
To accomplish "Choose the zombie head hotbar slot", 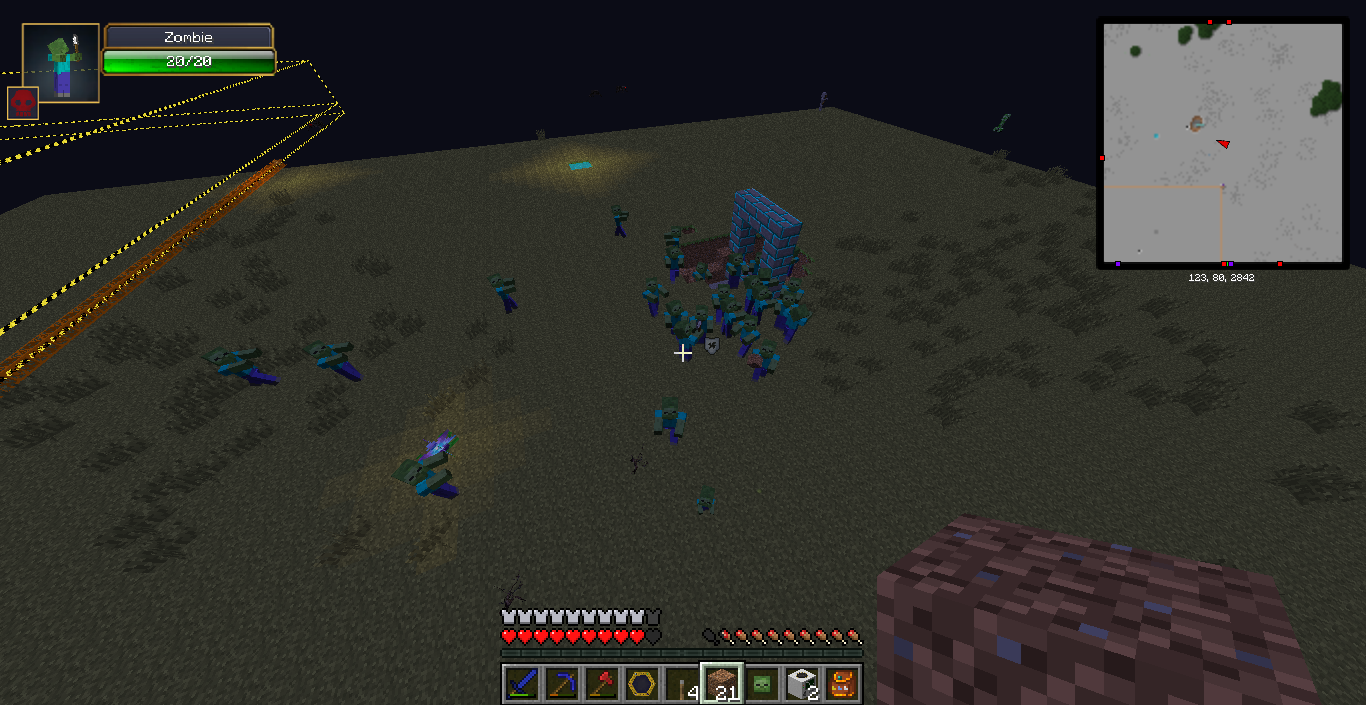I will pos(761,684).
